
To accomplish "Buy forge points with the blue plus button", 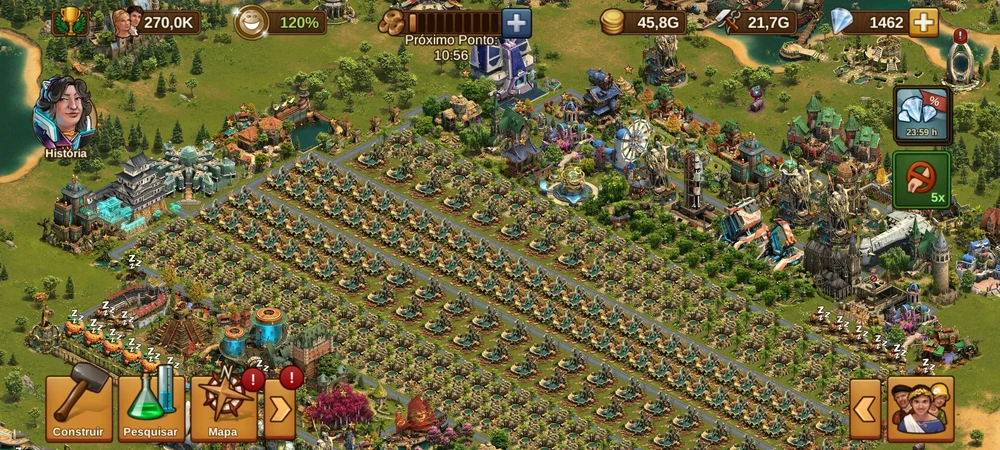I will [x=516, y=22].
